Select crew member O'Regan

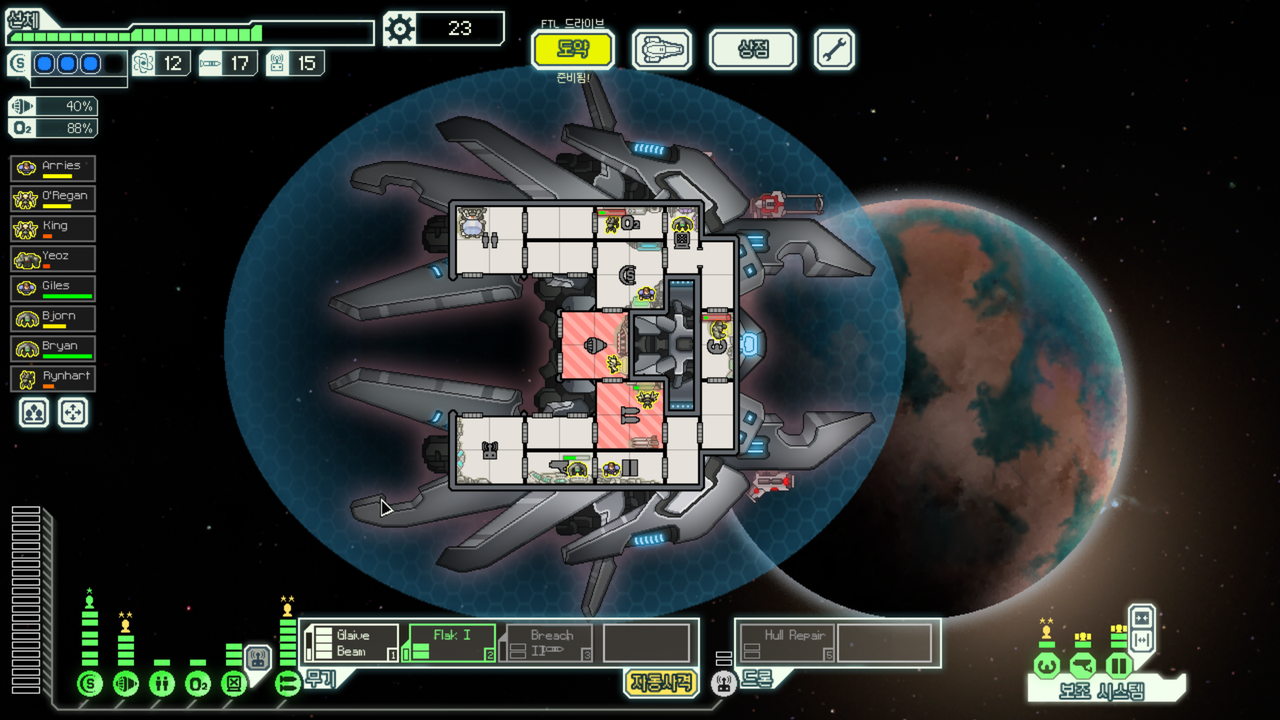(53, 198)
